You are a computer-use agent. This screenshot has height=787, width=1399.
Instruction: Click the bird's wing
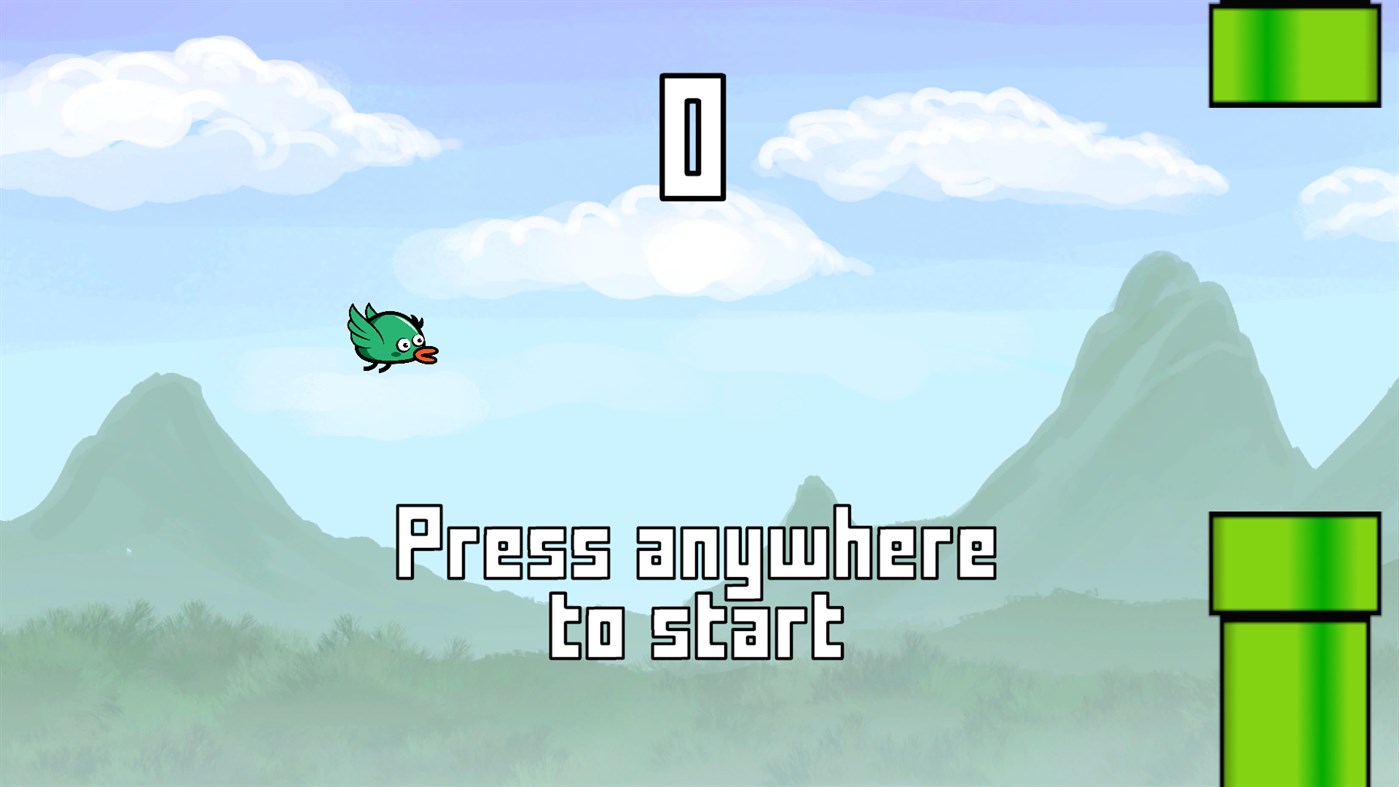(x=362, y=327)
